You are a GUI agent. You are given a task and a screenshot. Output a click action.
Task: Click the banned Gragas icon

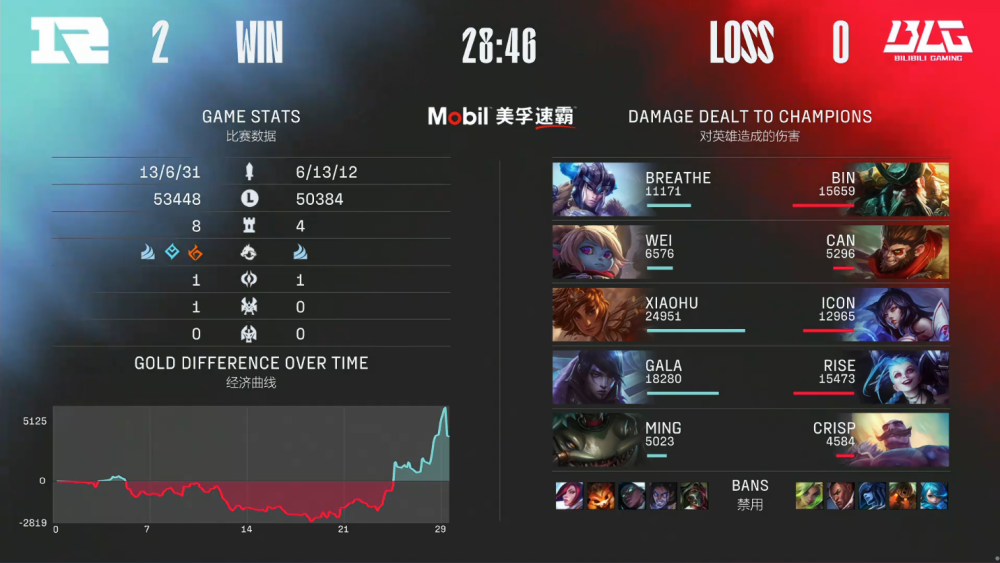pyautogui.click(x=903, y=496)
